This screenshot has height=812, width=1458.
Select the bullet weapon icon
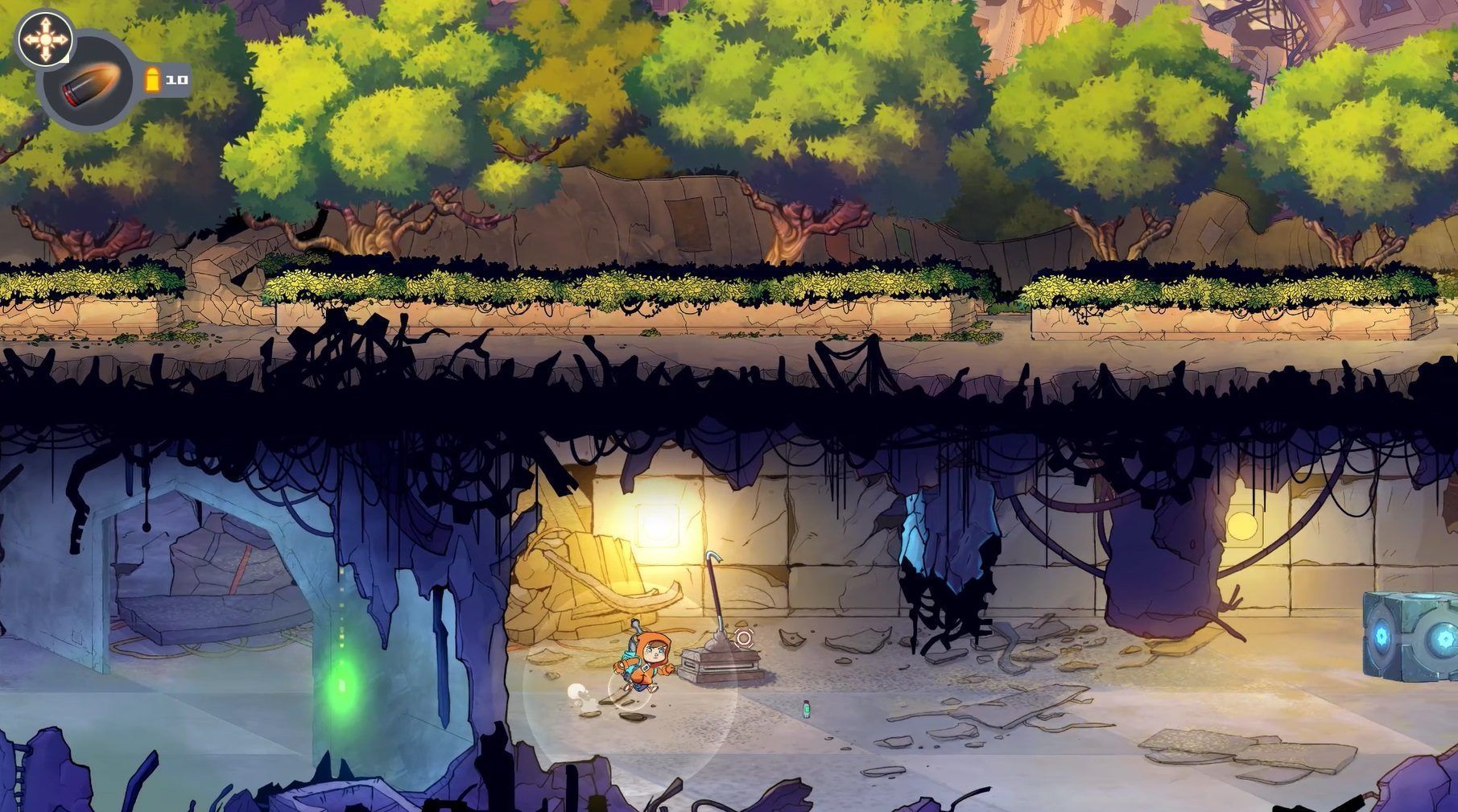click(89, 83)
